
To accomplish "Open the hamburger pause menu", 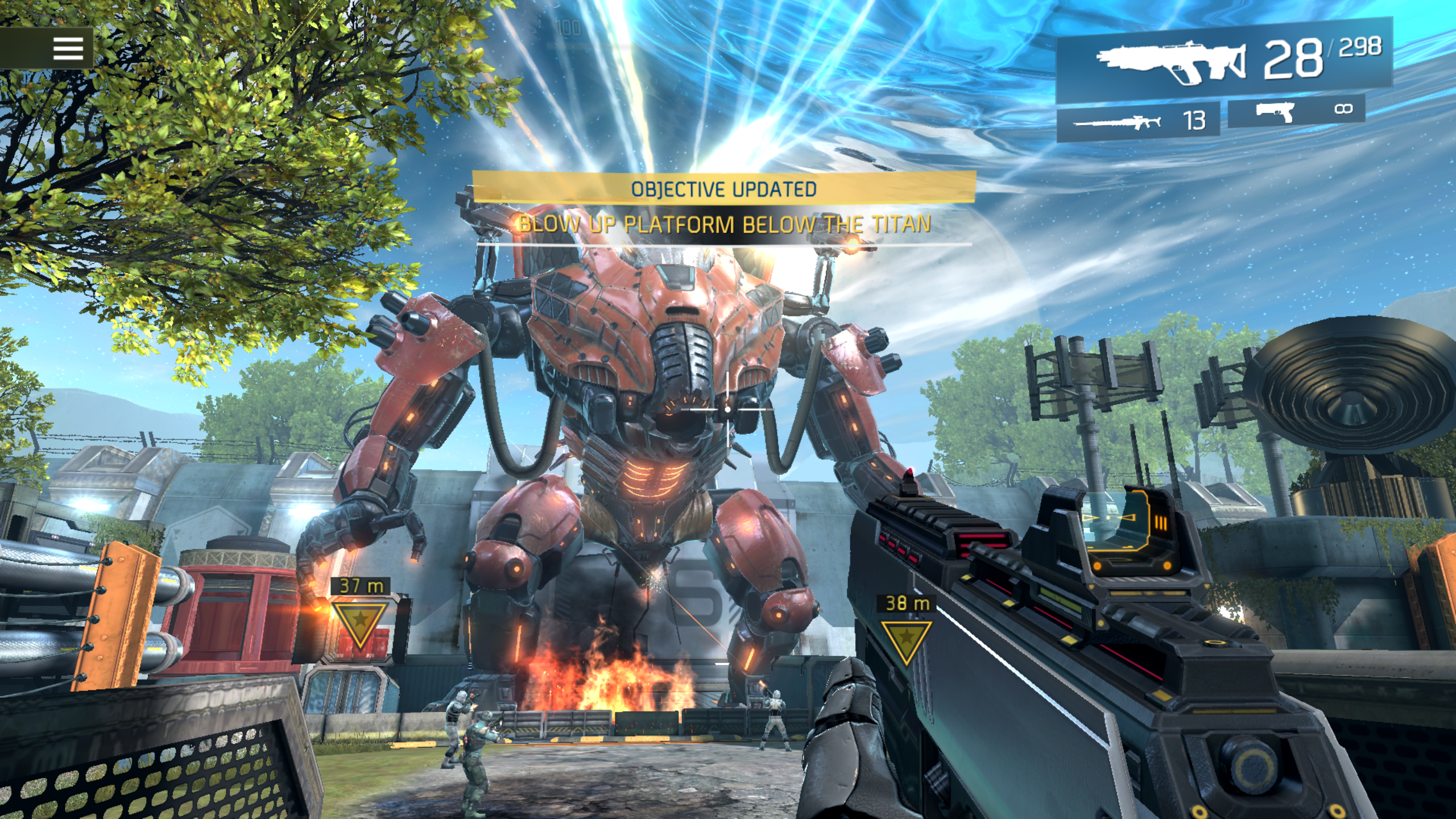I will tap(68, 48).
